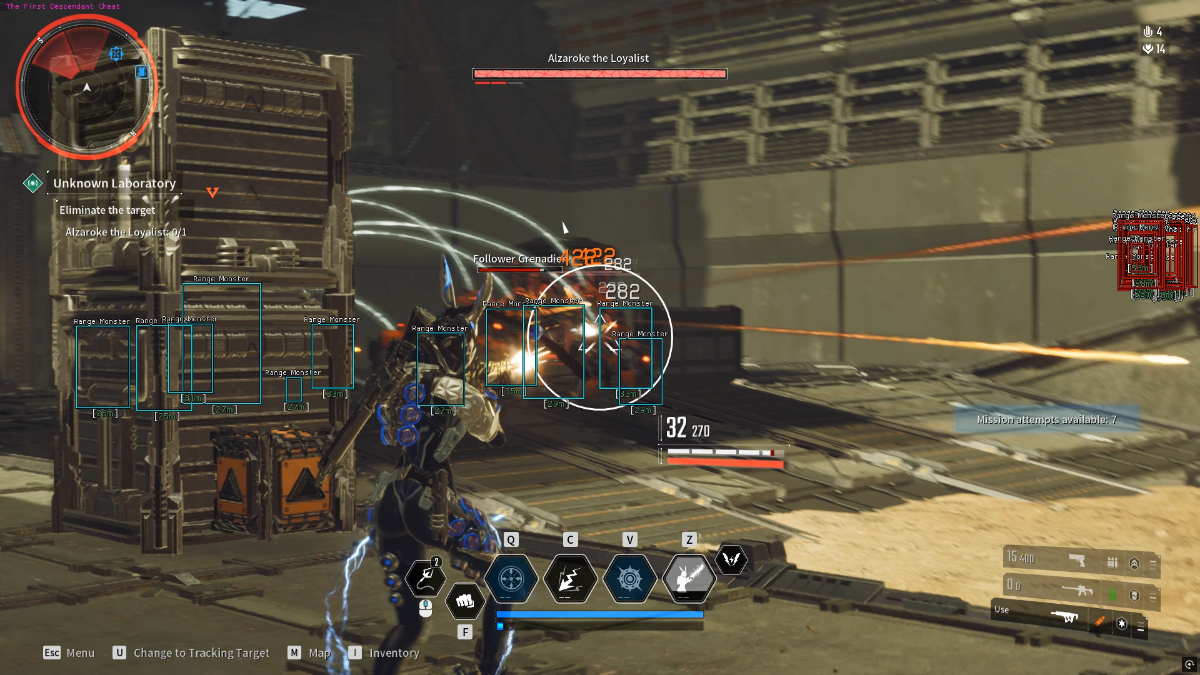Image resolution: width=1200 pixels, height=675 pixels.
Task: Use the fist melee attack icon
Action: [x=464, y=602]
